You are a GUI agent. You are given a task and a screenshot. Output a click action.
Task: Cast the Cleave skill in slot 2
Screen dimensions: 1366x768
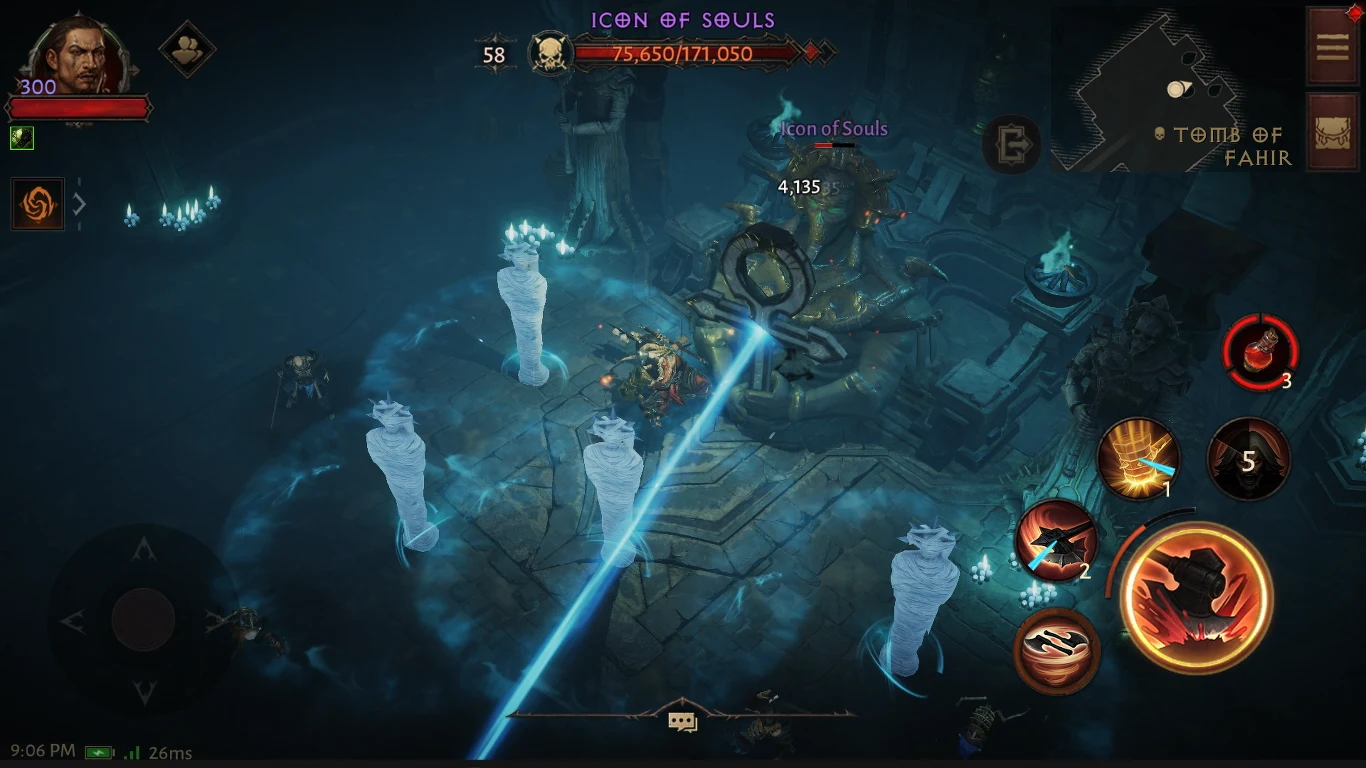(x=1057, y=542)
